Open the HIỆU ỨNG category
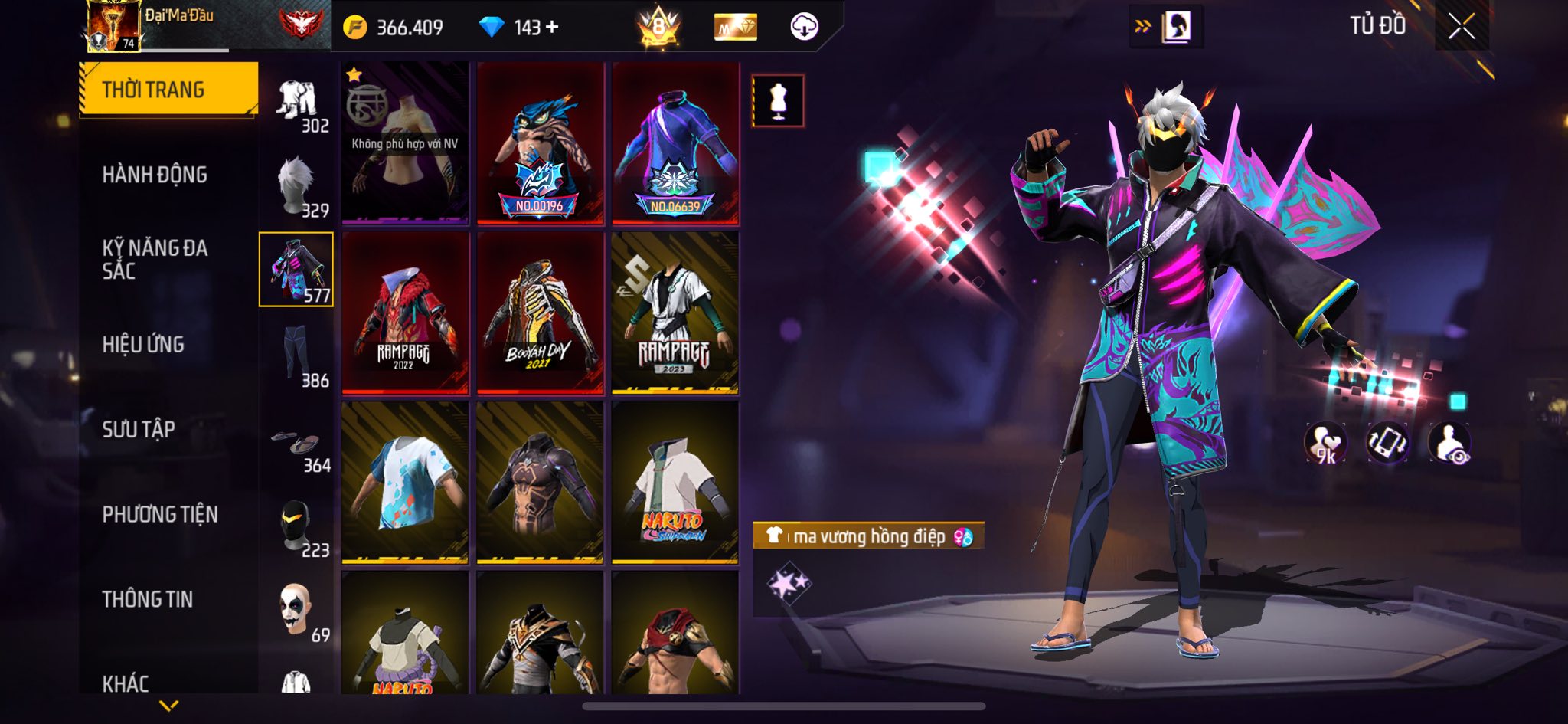This screenshot has height=724, width=1568. 143,345
